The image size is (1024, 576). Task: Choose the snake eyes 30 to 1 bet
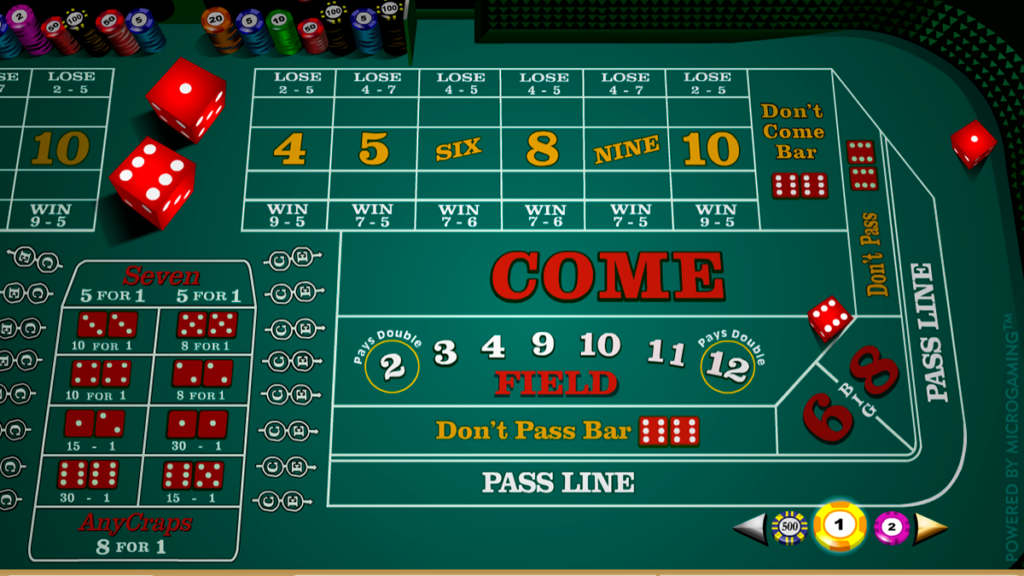(198, 425)
